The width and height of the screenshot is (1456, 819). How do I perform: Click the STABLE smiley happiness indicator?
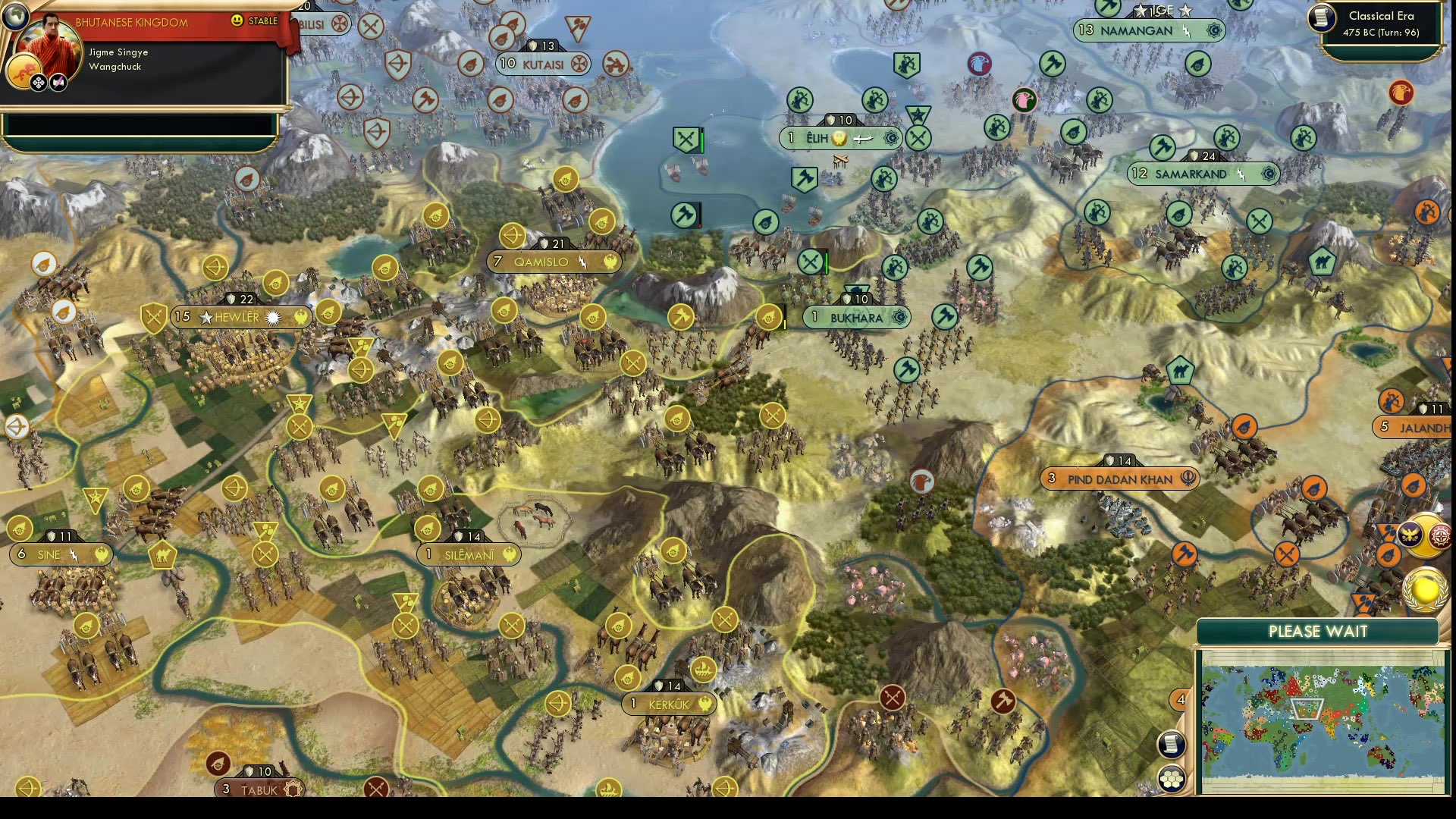coord(239,20)
